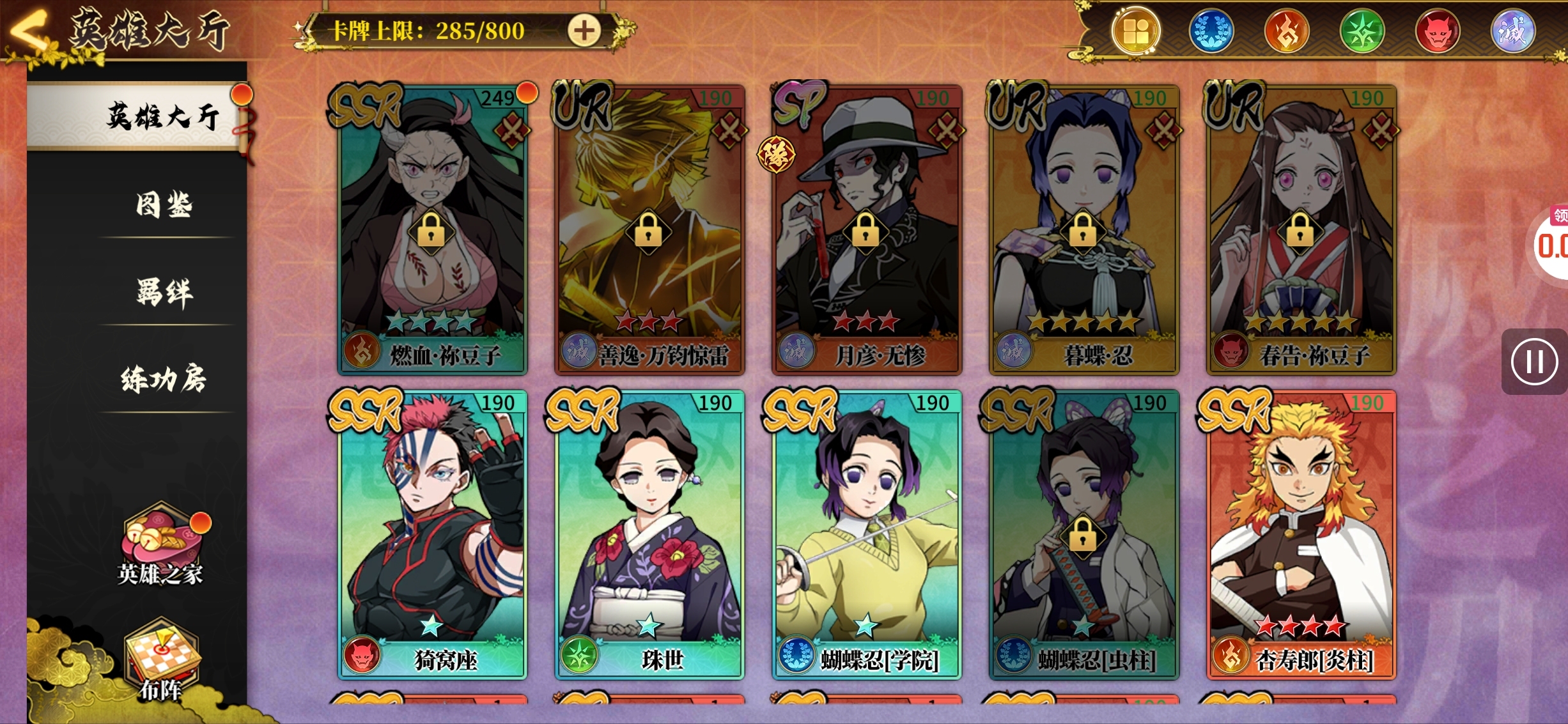This screenshot has height=724, width=1568.
Task: Select the 燃血·祢豆子 card
Action: click(432, 230)
